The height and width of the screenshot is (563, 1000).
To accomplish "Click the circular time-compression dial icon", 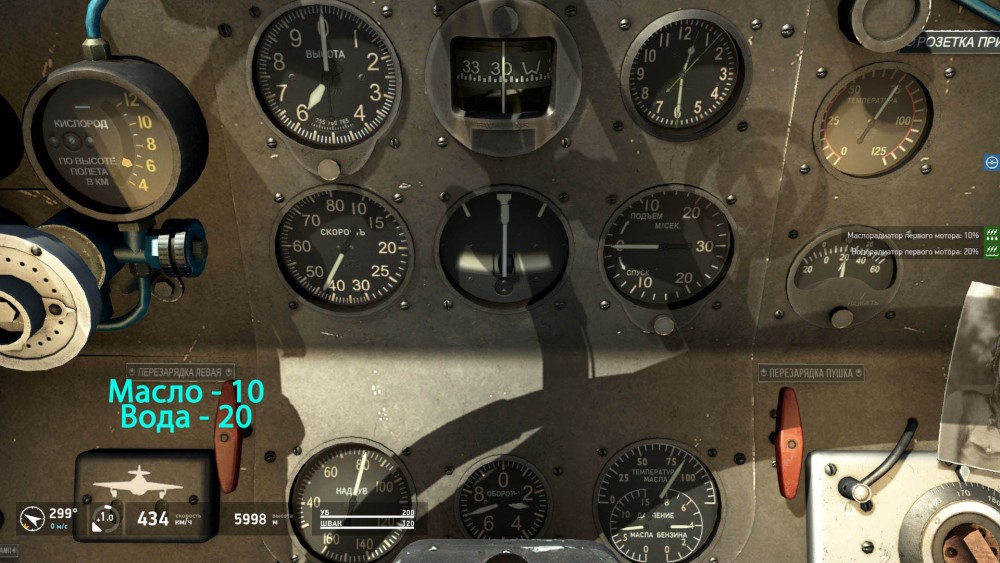I will [x=104, y=518].
